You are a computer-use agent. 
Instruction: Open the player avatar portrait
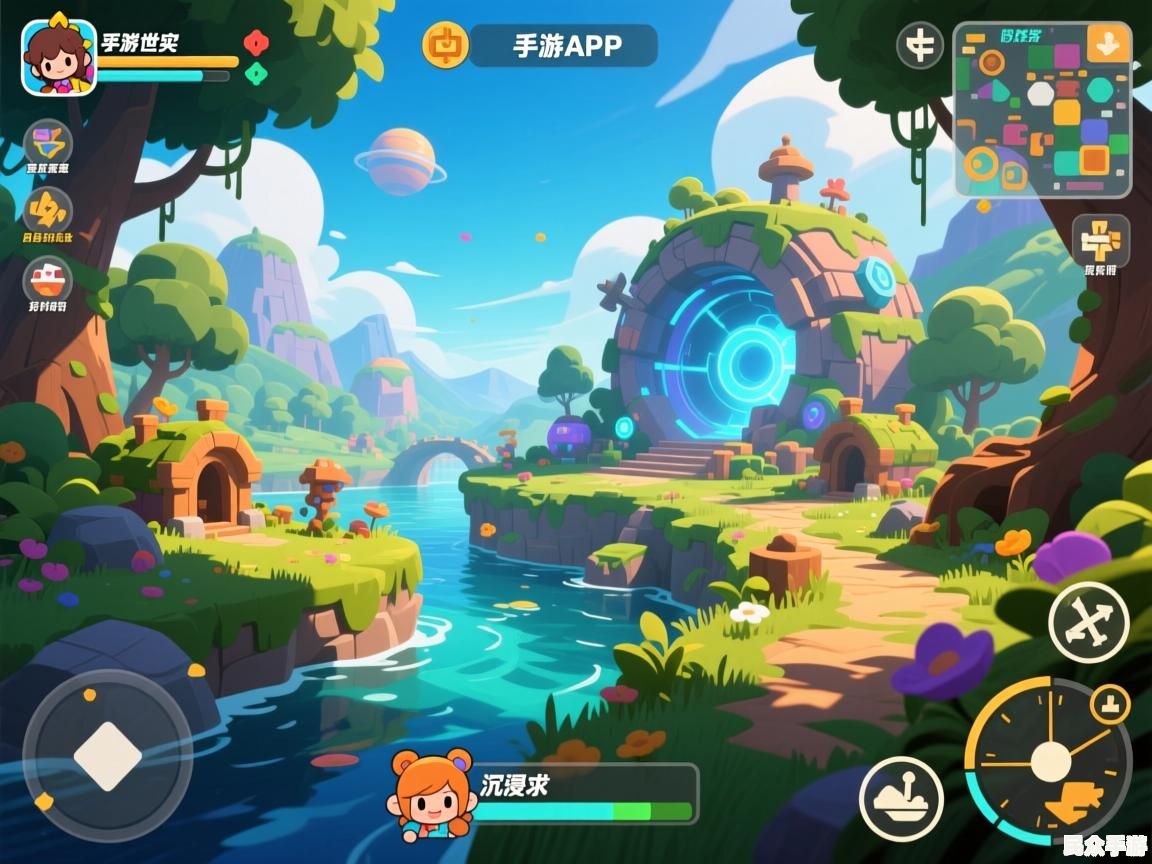point(59,57)
